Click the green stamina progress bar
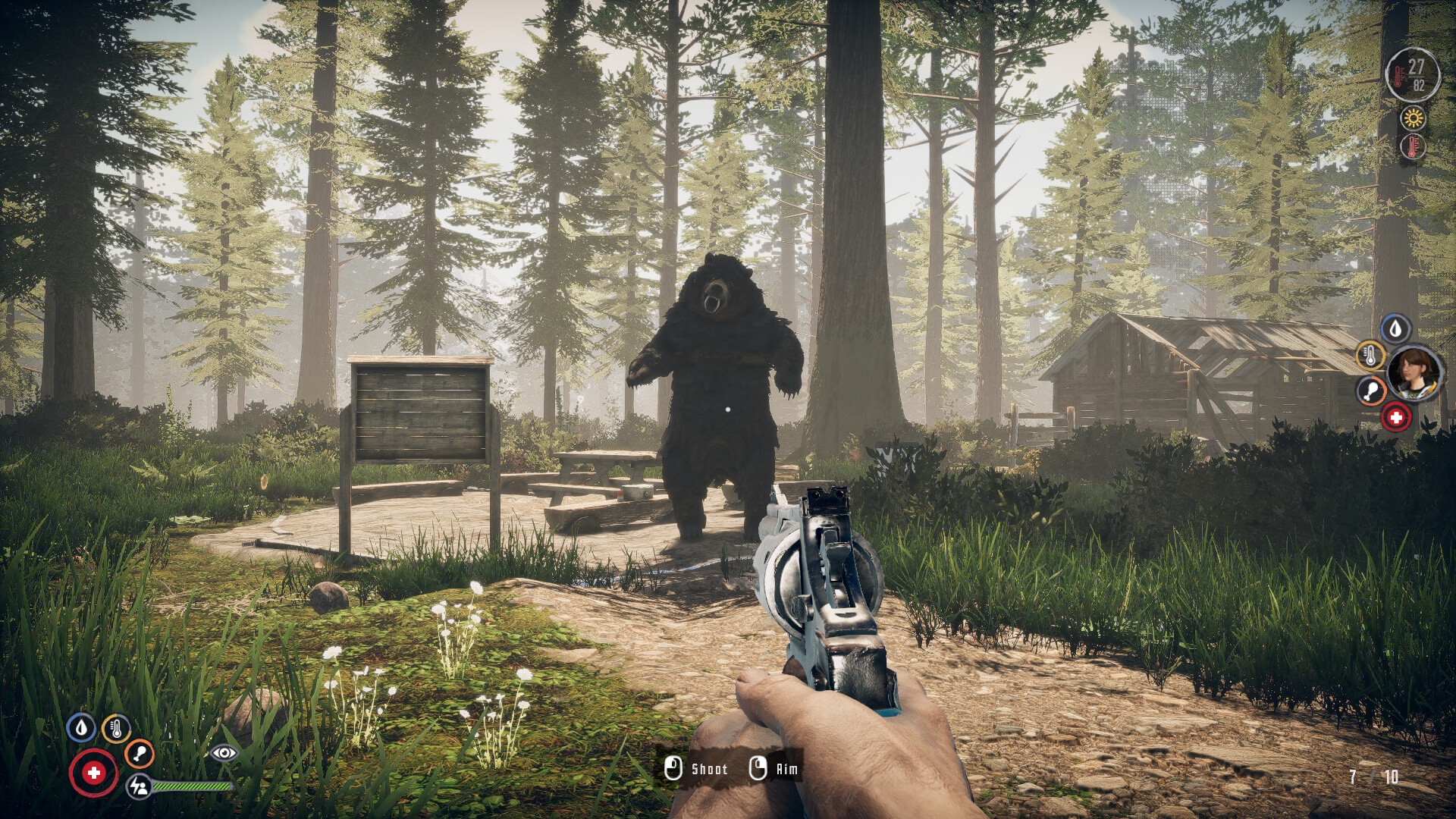This screenshot has width=1456, height=819. click(192, 786)
